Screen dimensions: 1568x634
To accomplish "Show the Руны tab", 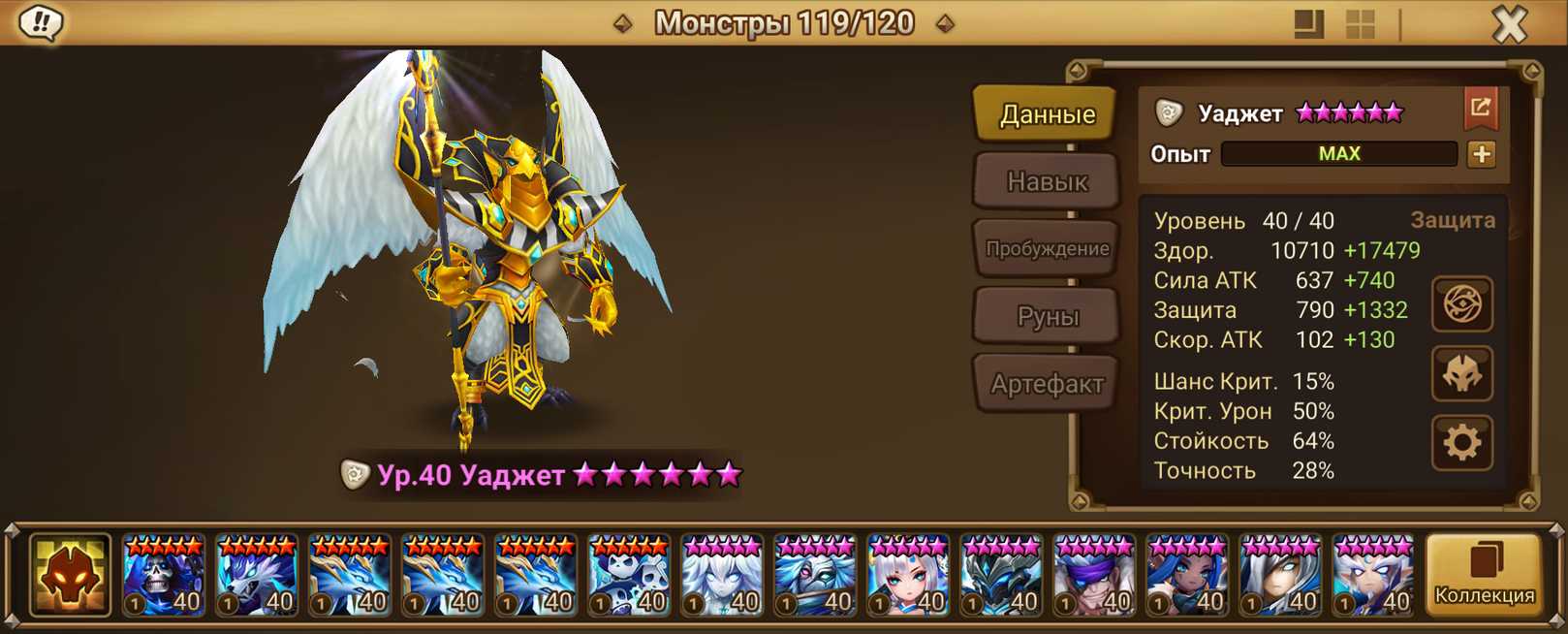I will click(x=1047, y=316).
